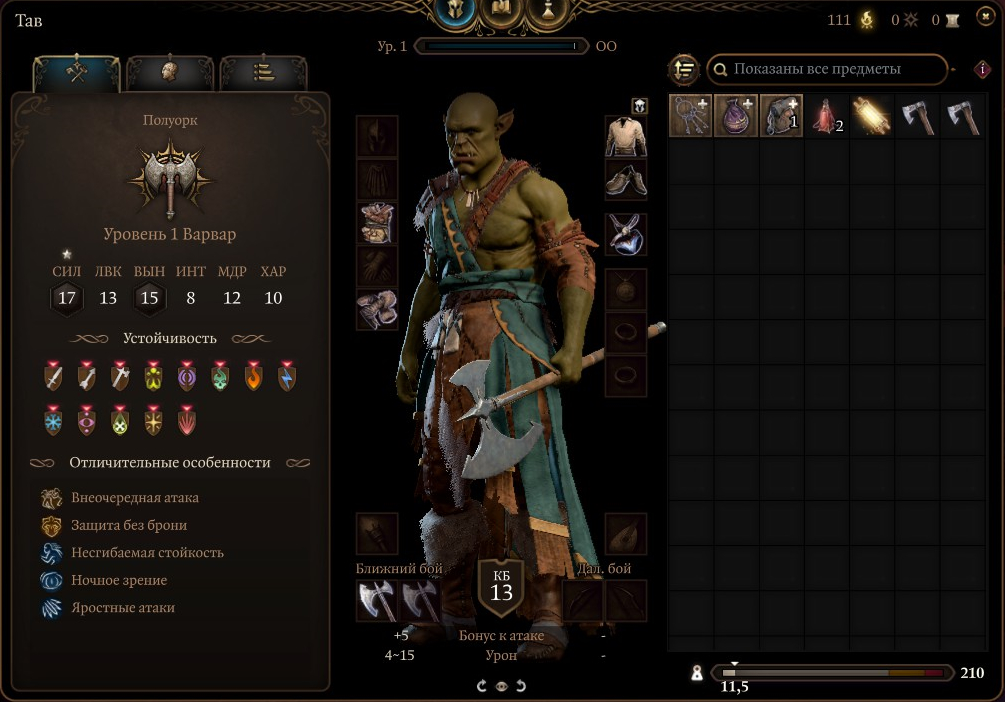Image resolution: width=1005 pixels, height=702 pixels.
Task: Click the inventory info diamond icon
Action: [982, 70]
